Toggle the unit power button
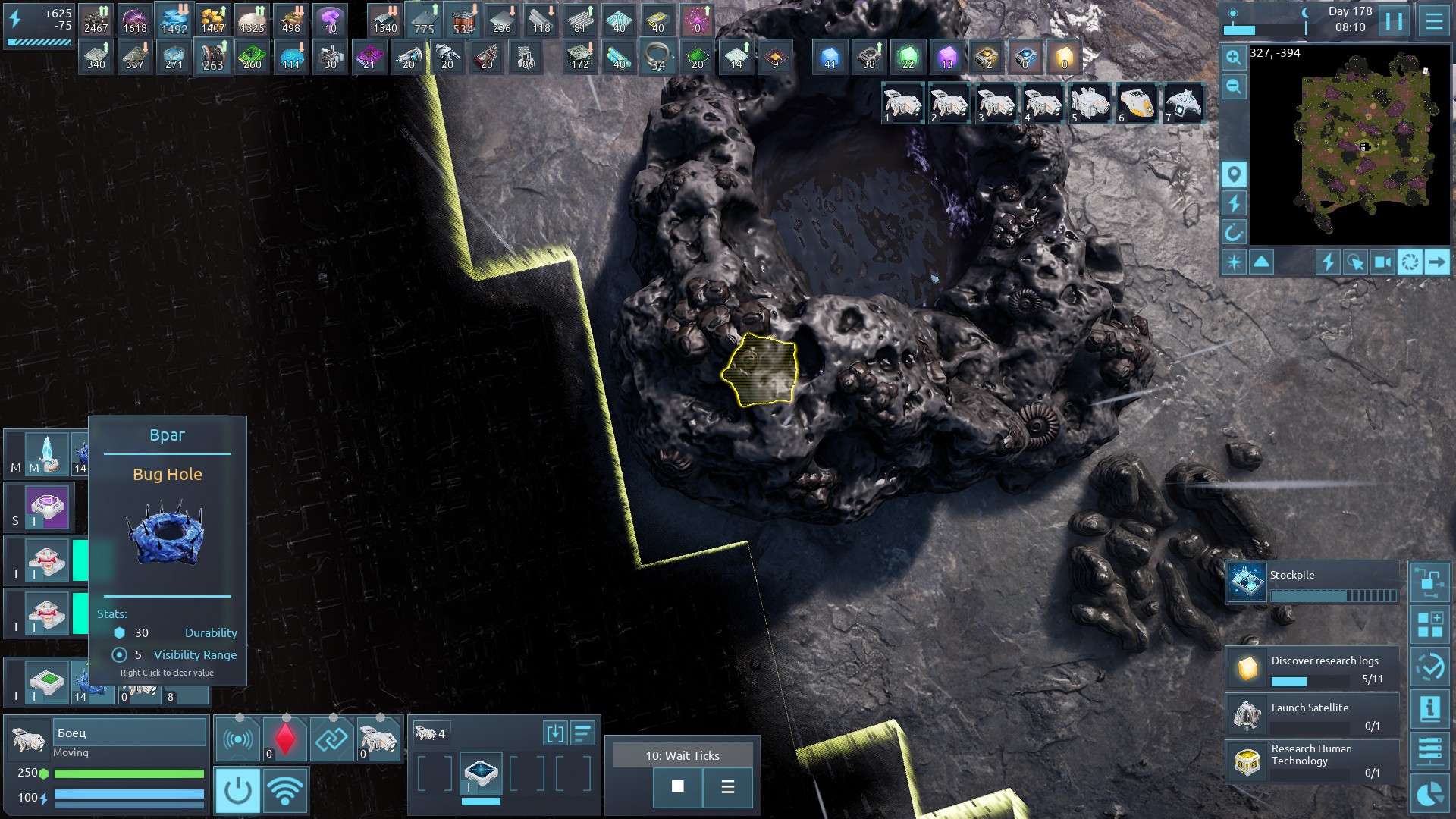This screenshot has width=1456, height=819. pos(237,790)
